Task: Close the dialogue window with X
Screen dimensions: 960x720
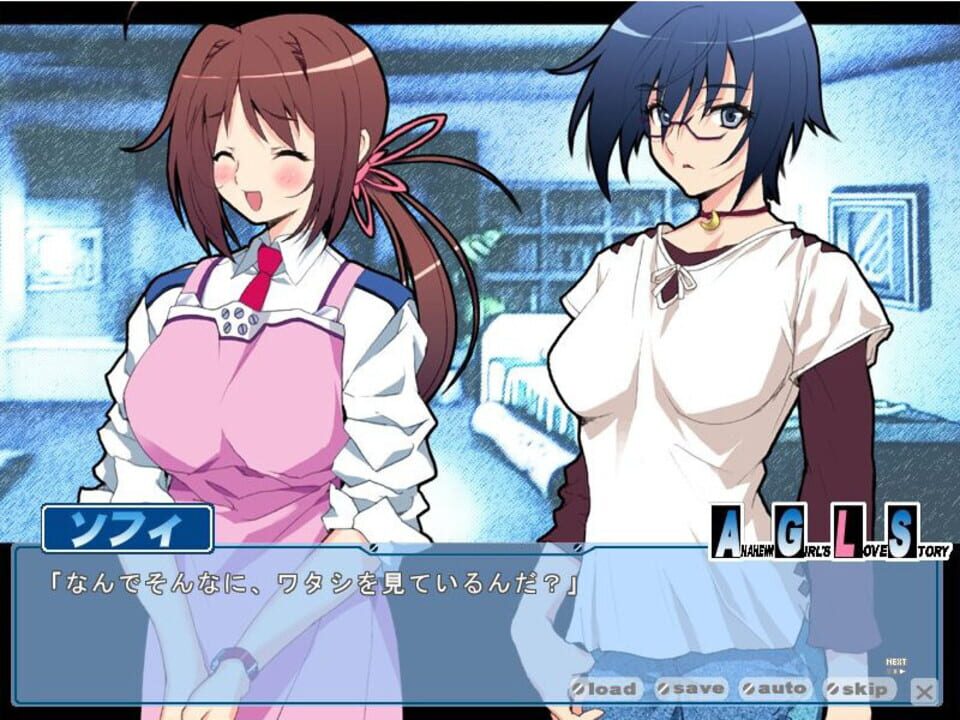Action: coord(926,690)
